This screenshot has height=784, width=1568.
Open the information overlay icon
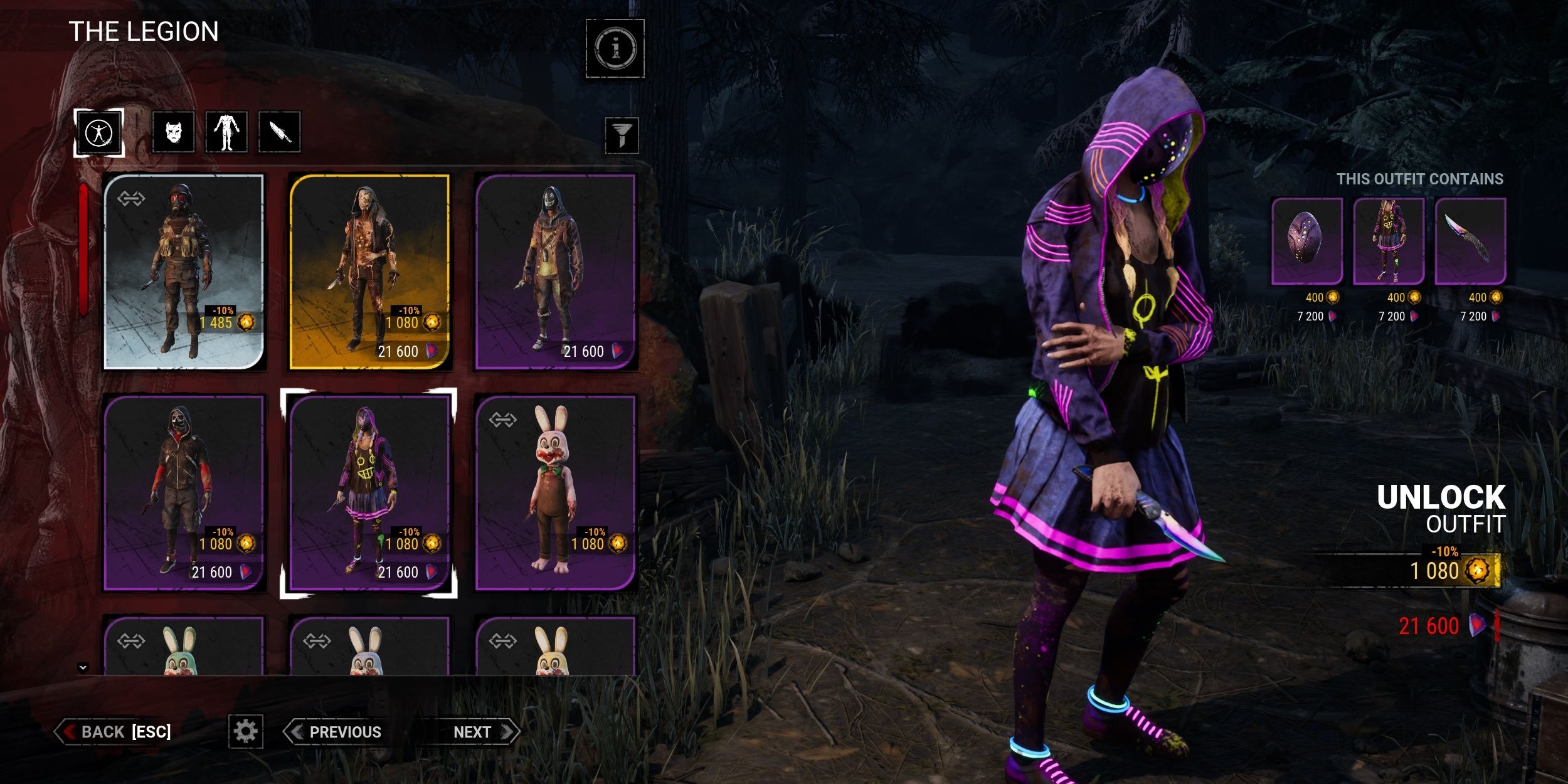tap(615, 48)
